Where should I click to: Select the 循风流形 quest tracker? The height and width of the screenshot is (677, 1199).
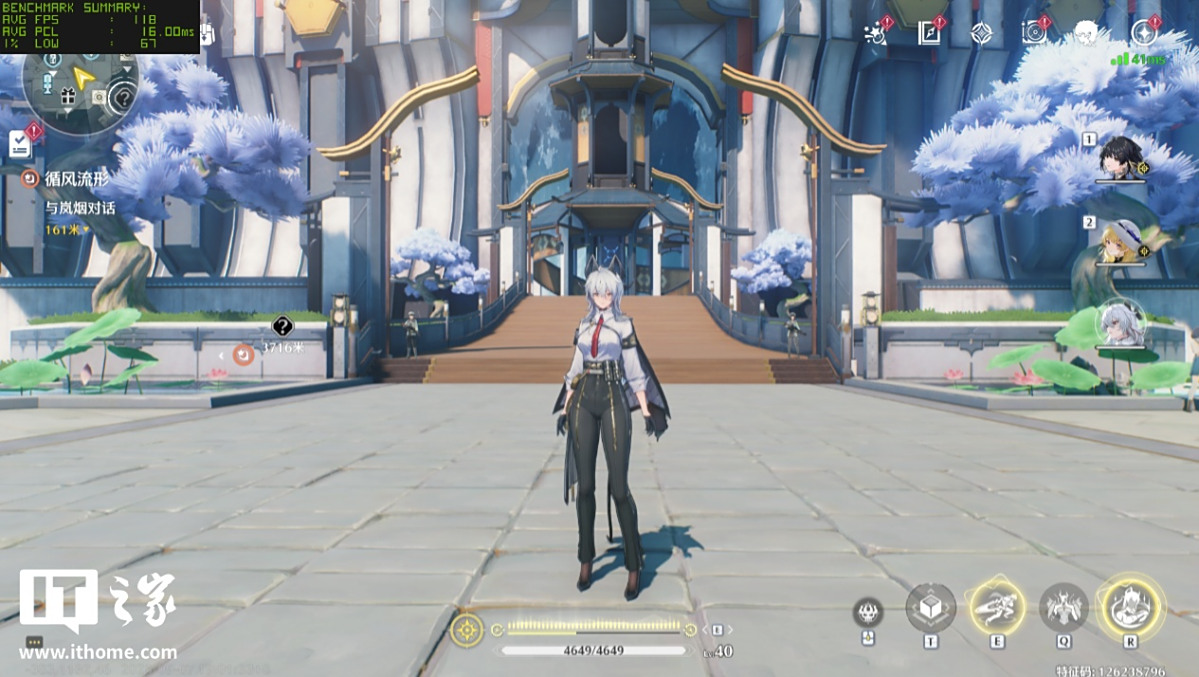76,179
